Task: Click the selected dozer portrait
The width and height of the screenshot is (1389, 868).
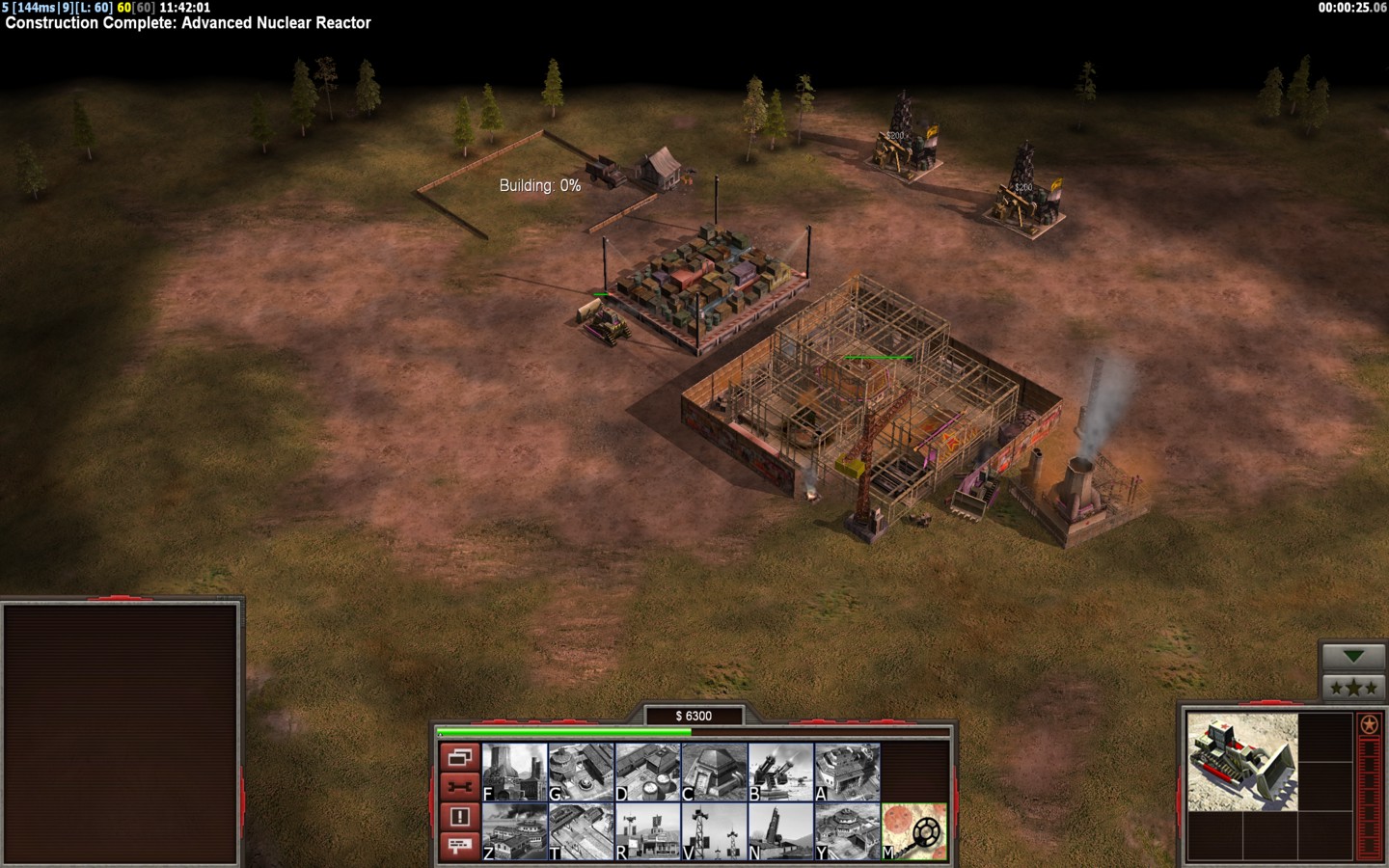Action: pos(1242,762)
